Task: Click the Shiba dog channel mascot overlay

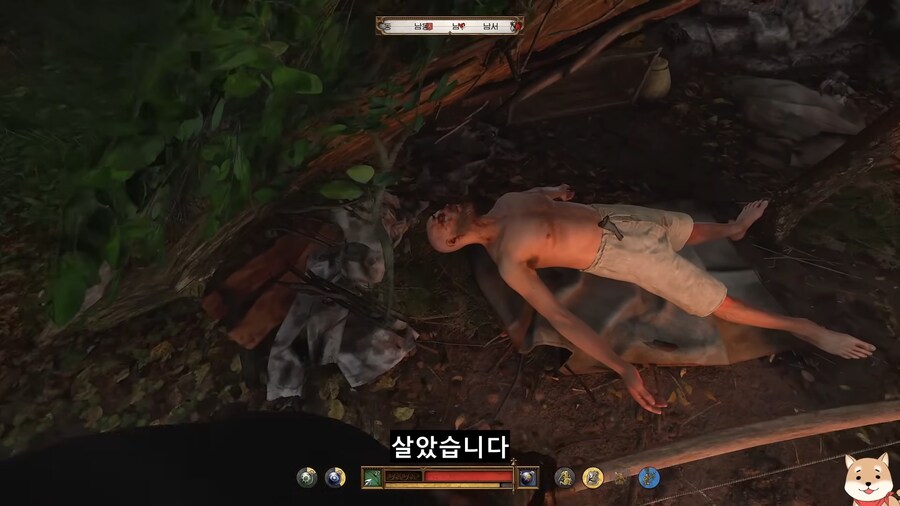Action: tap(866, 477)
